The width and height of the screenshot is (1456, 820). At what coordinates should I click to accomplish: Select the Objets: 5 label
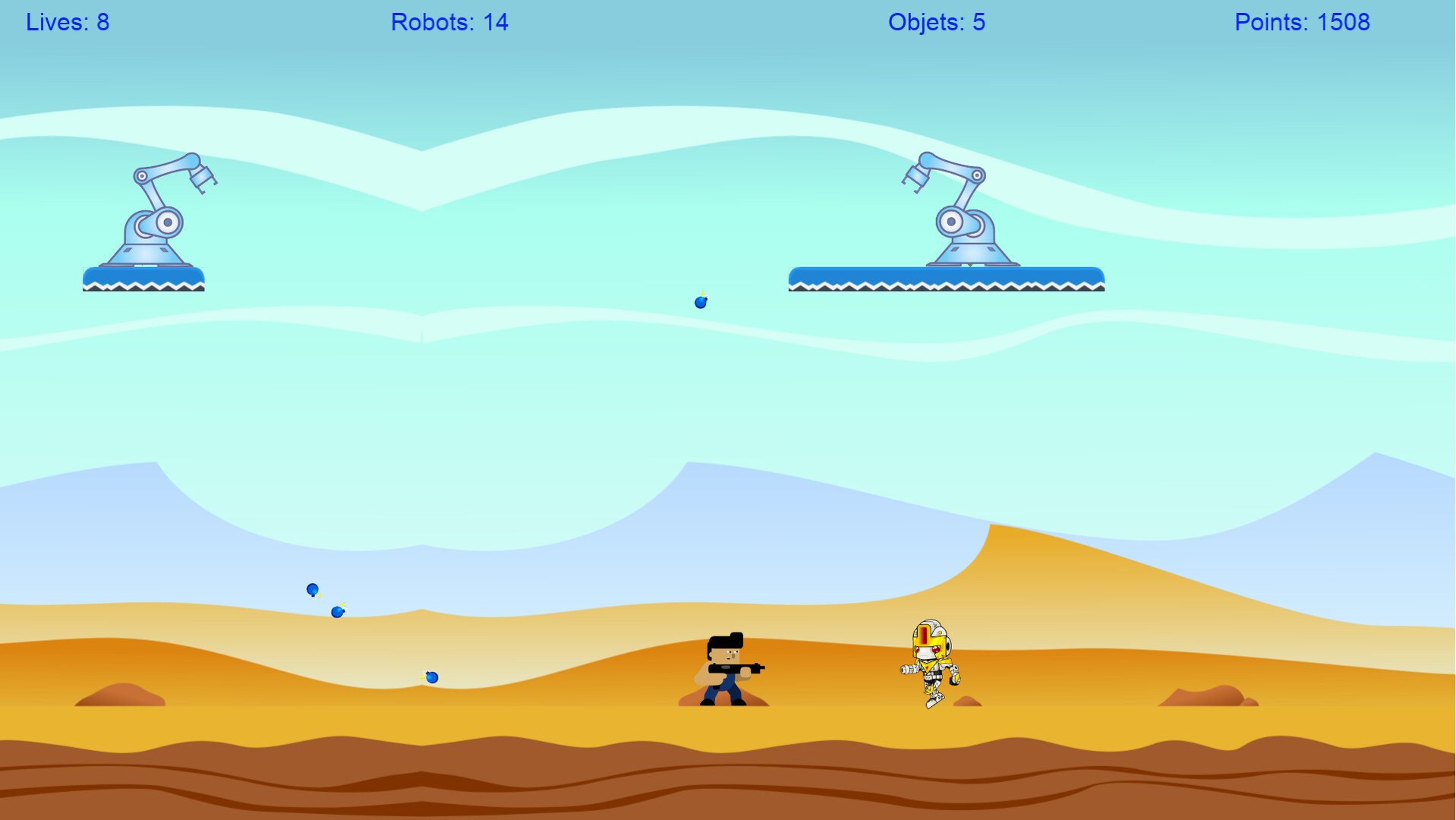tap(936, 22)
